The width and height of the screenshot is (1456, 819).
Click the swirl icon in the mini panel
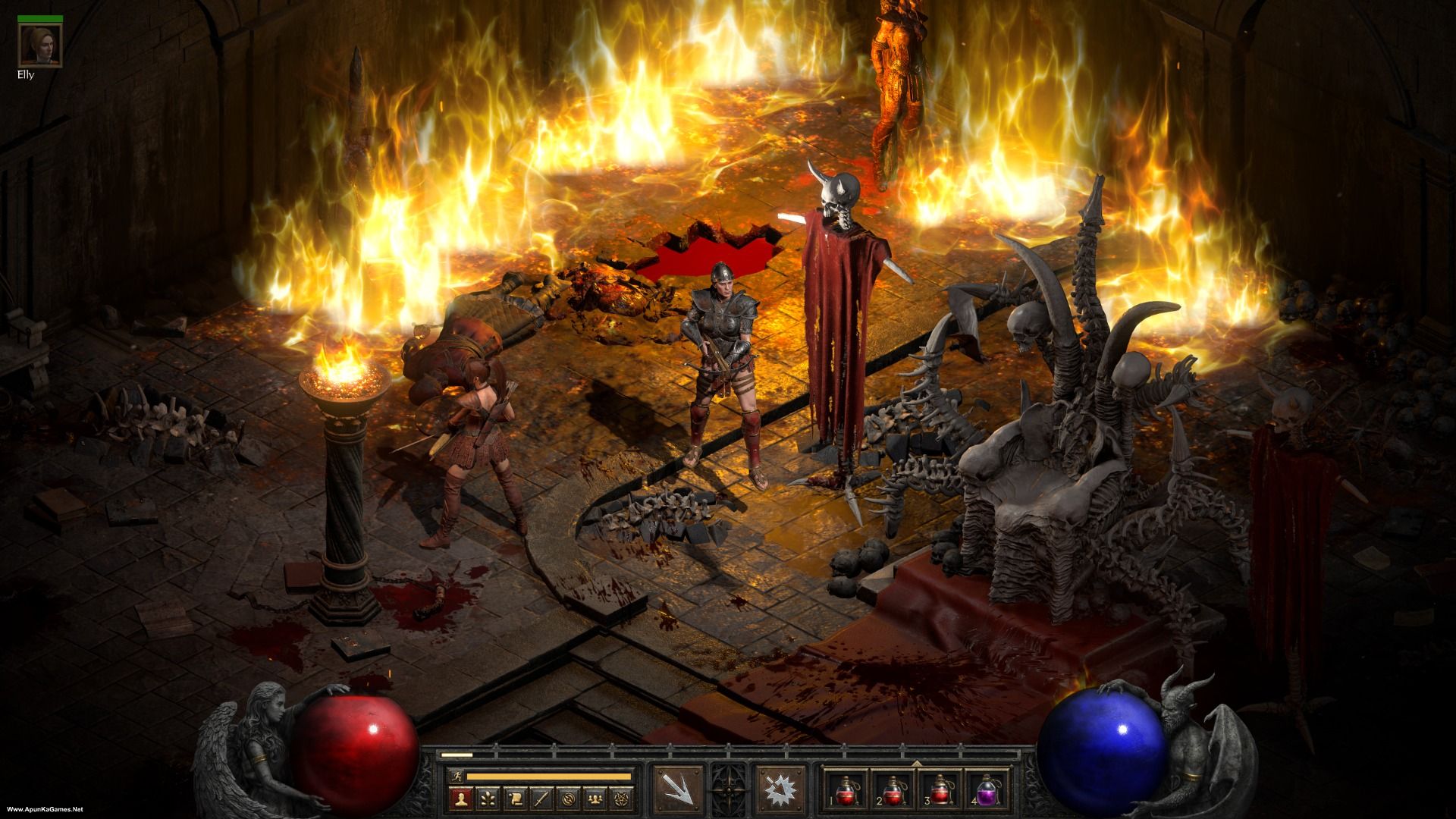tap(570, 799)
